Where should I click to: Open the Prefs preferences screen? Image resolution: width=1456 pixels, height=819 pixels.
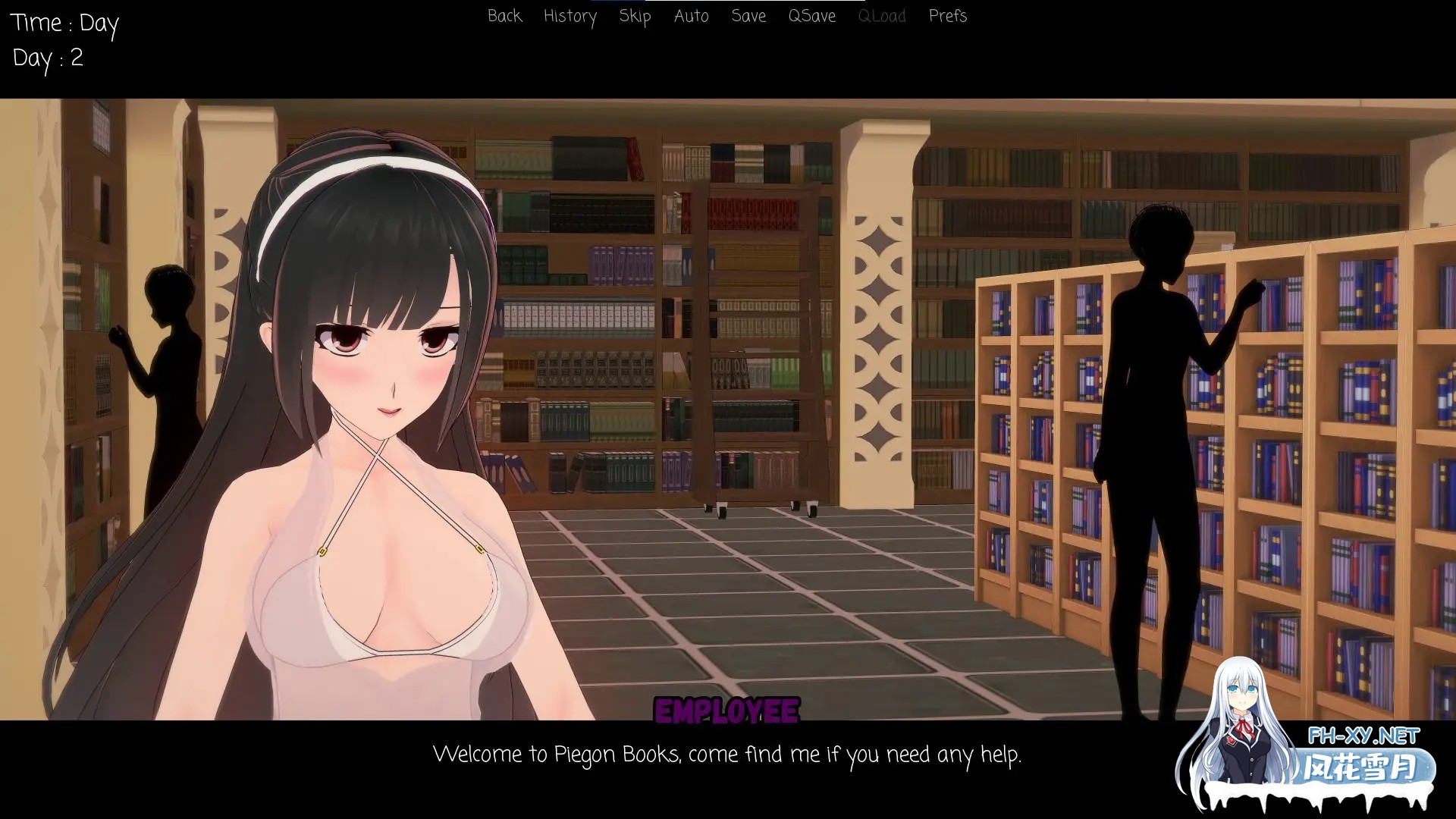point(947,16)
